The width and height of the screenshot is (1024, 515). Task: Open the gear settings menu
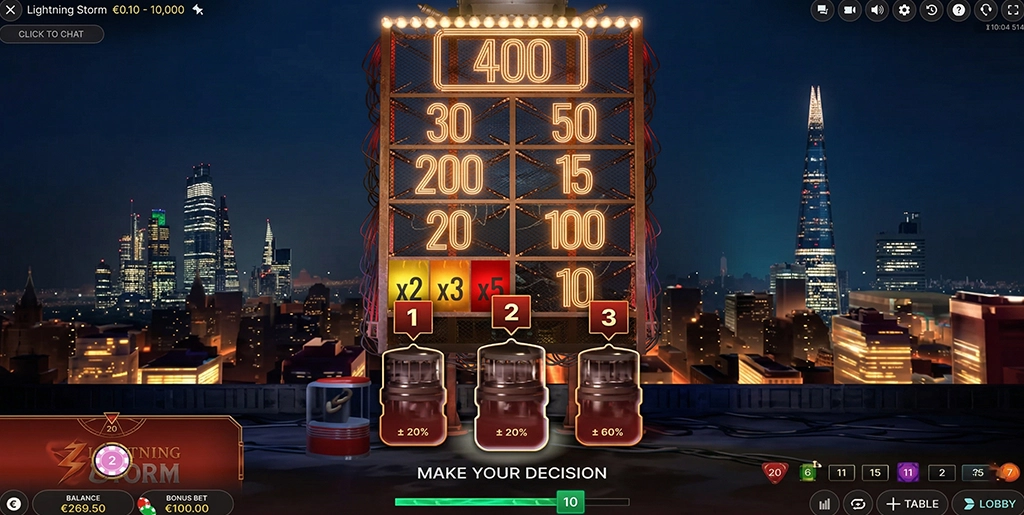coord(904,10)
